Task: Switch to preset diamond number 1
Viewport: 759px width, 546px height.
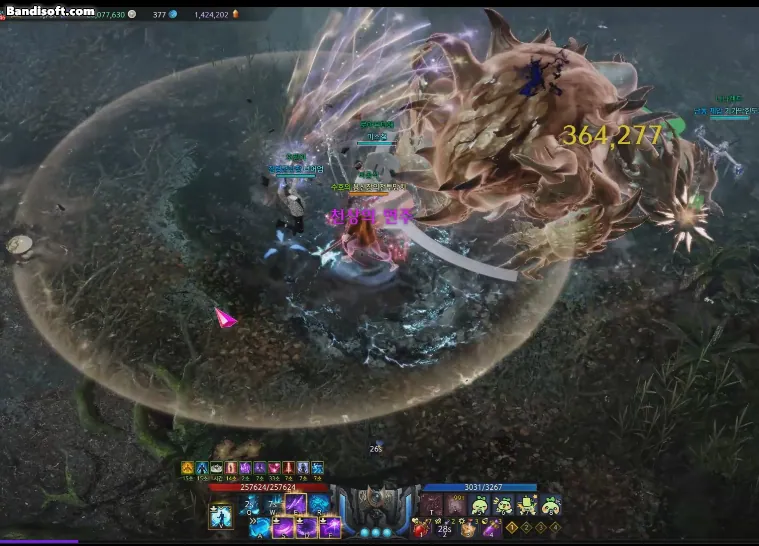Action: tap(512, 527)
